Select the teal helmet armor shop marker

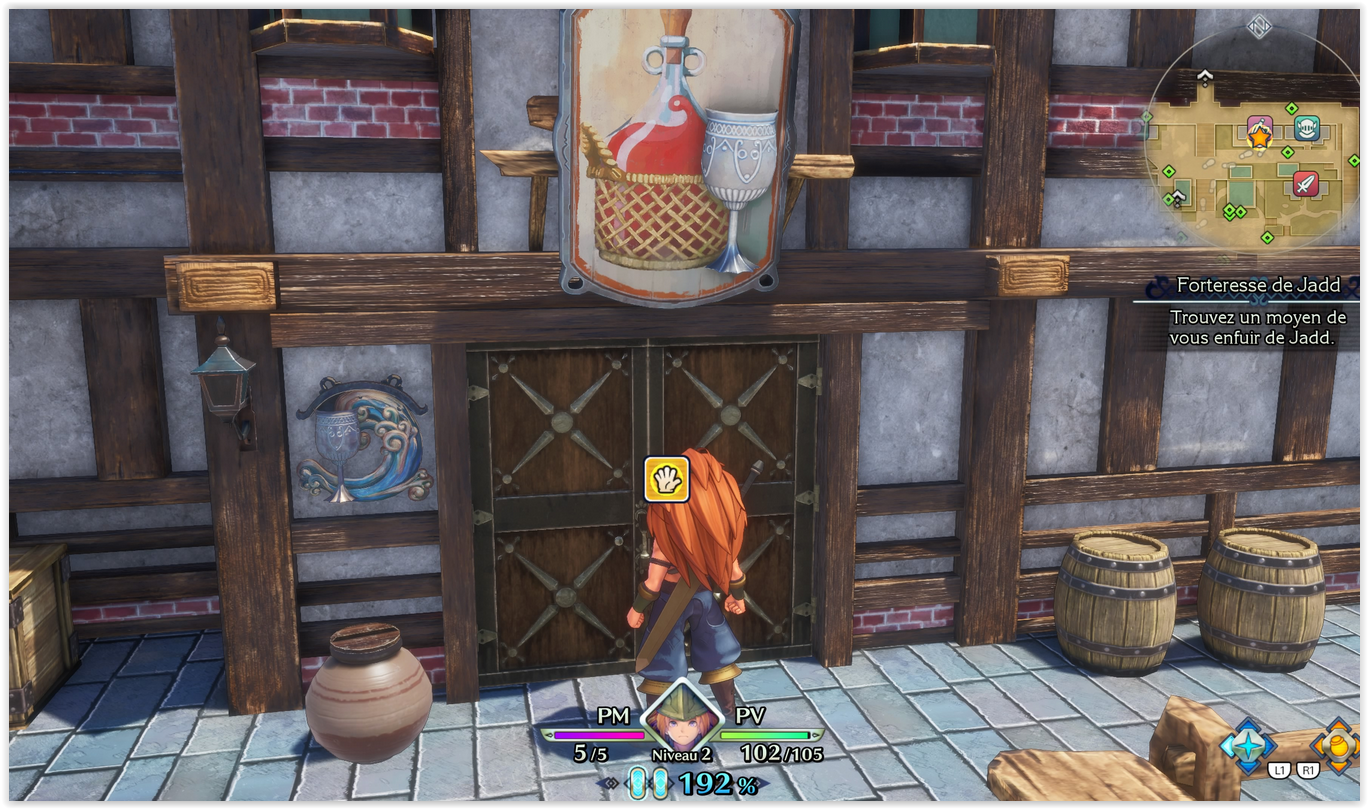pyautogui.click(x=1306, y=128)
